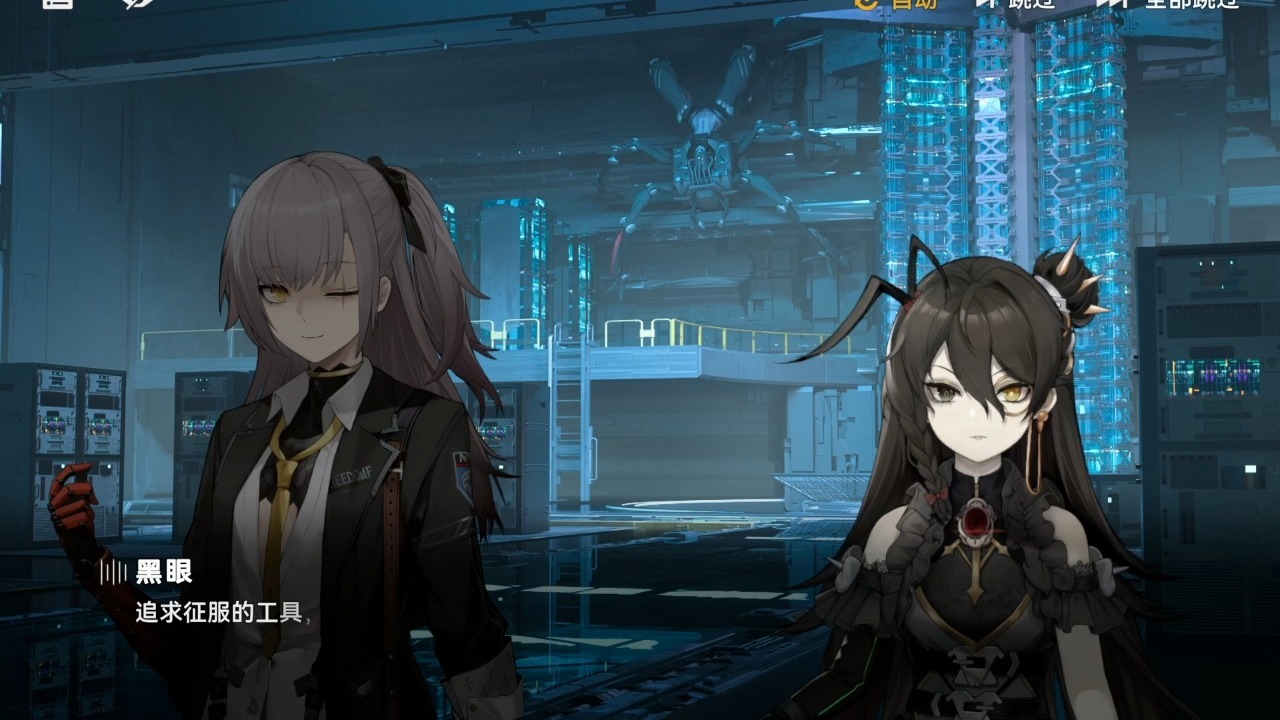
Task: Open the dialogue log icon
Action: 59,3
